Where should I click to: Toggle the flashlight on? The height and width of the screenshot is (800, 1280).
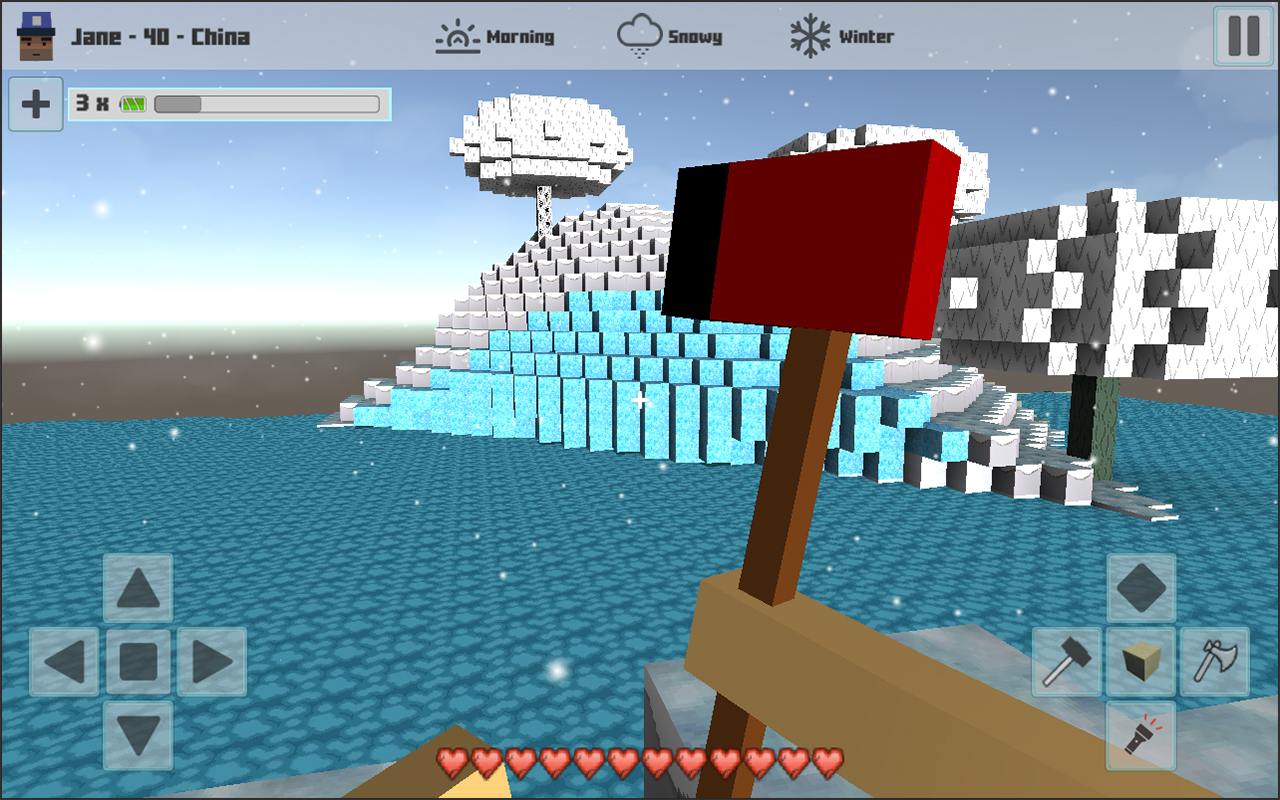1141,736
